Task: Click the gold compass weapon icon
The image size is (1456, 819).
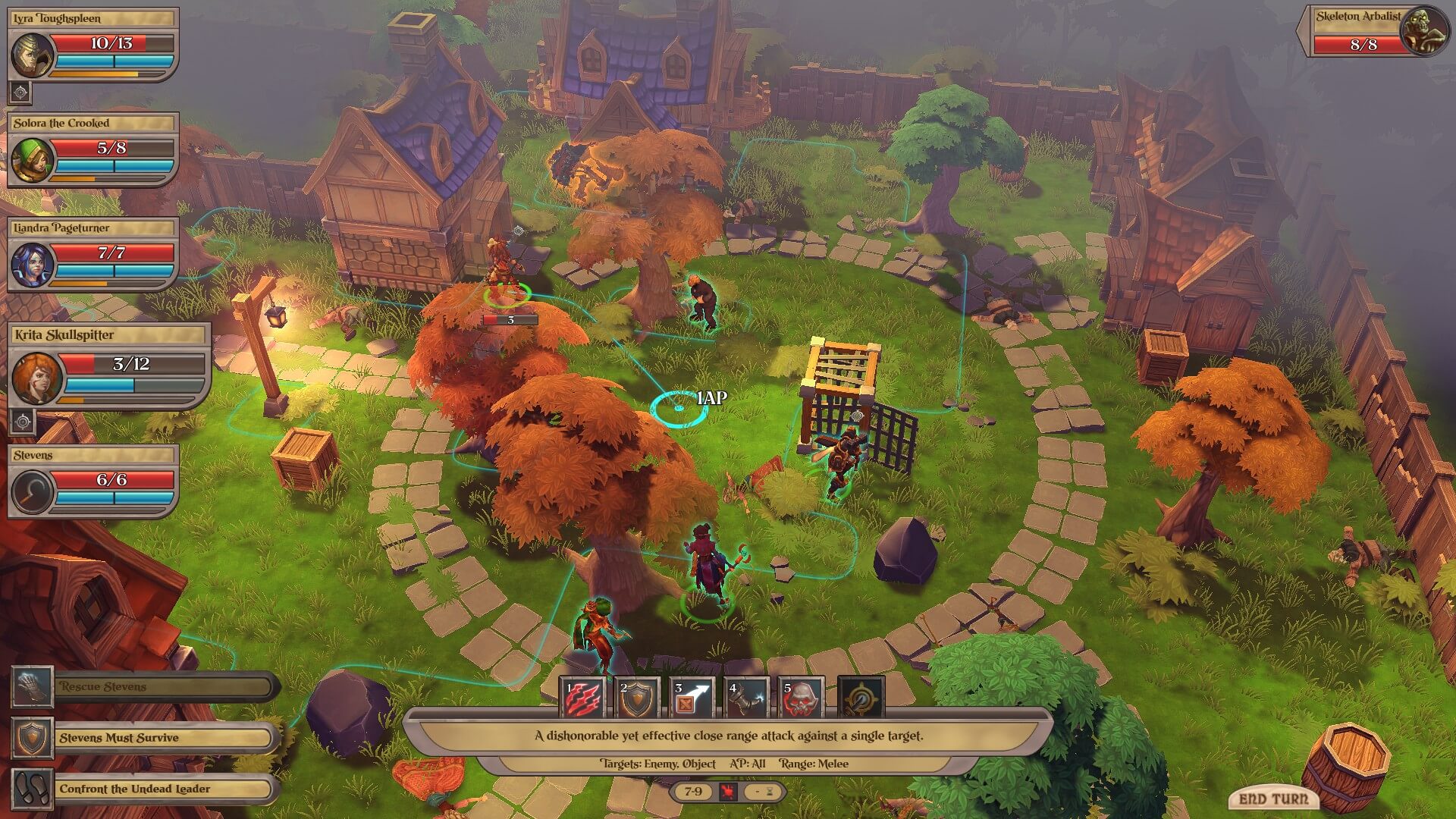Action: pos(861,698)
